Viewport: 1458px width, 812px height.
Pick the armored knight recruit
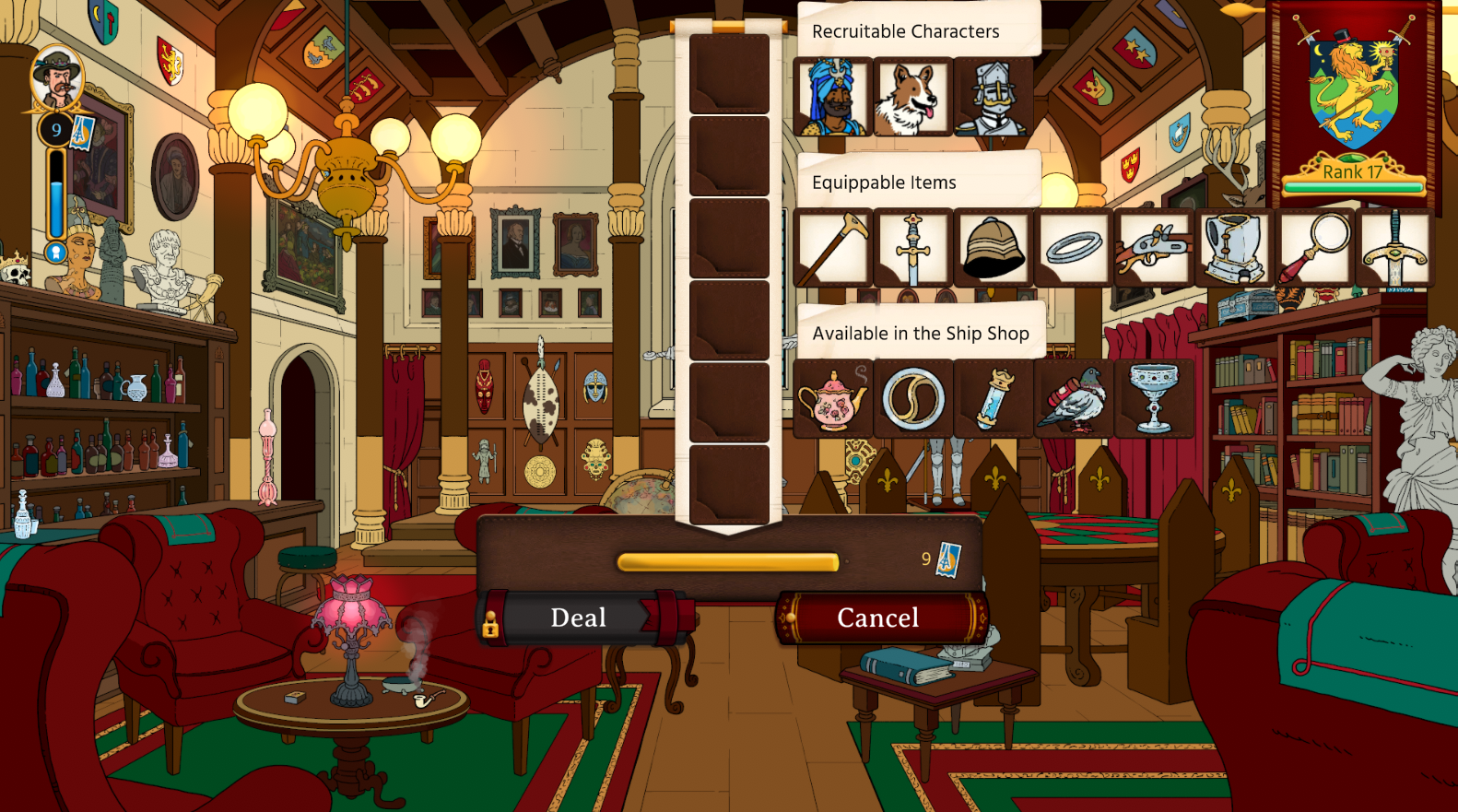pos(993,97)
